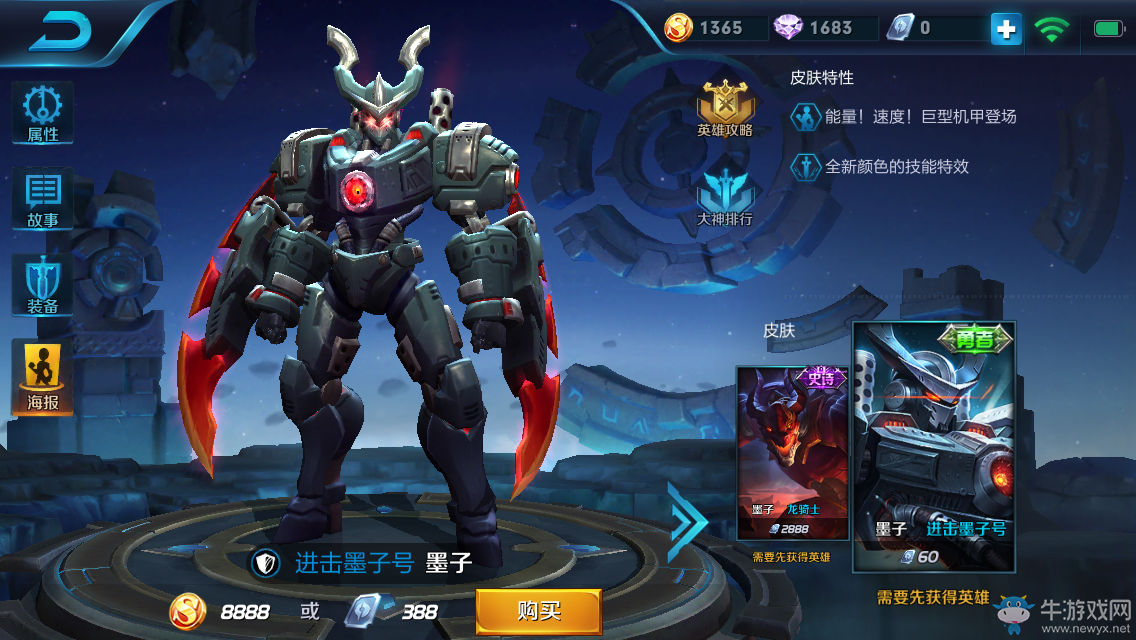1136x640 pixels.
Task: Open 大神排行 top player ranking
Action: tap(725, 196)
